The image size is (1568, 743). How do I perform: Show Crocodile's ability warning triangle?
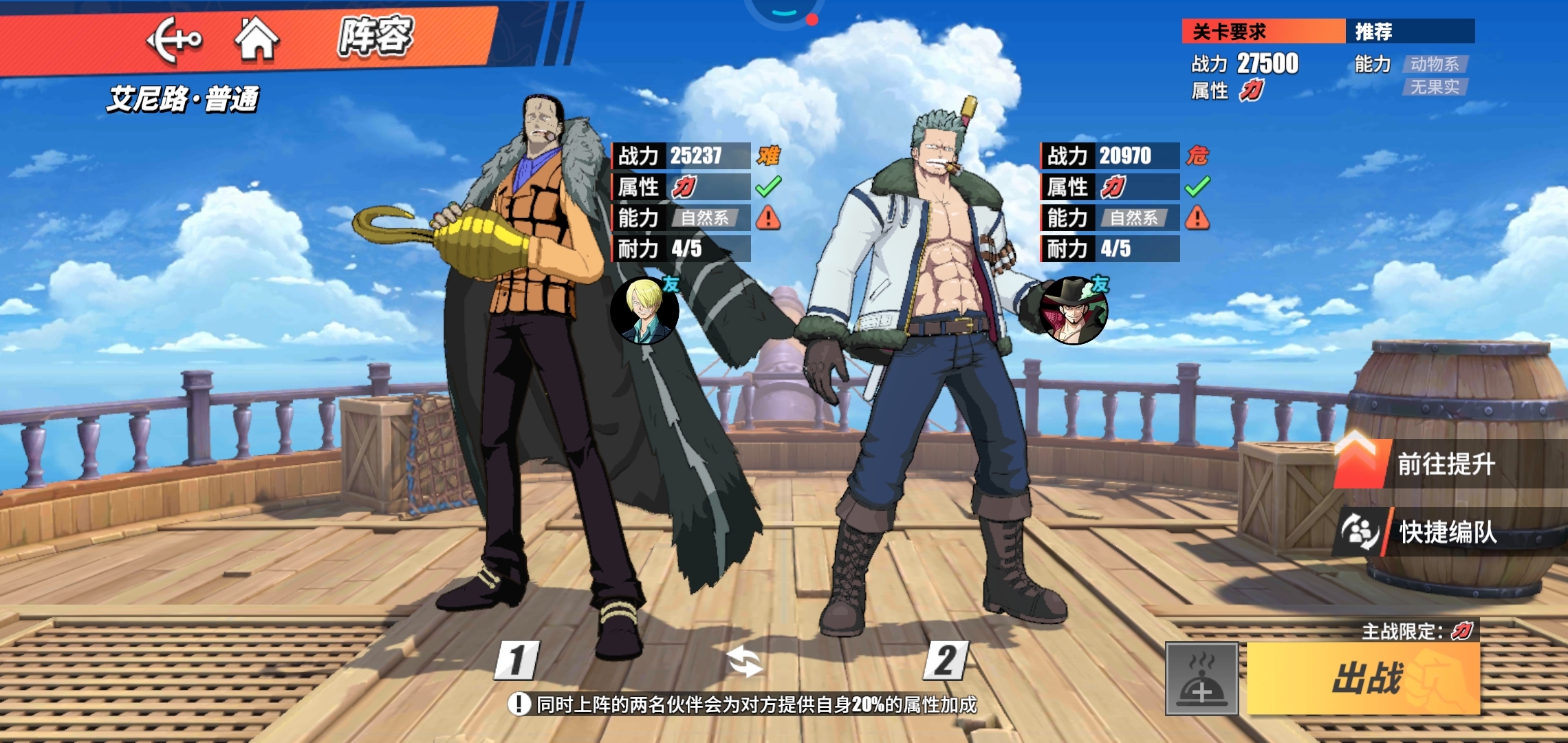[768, 218]
